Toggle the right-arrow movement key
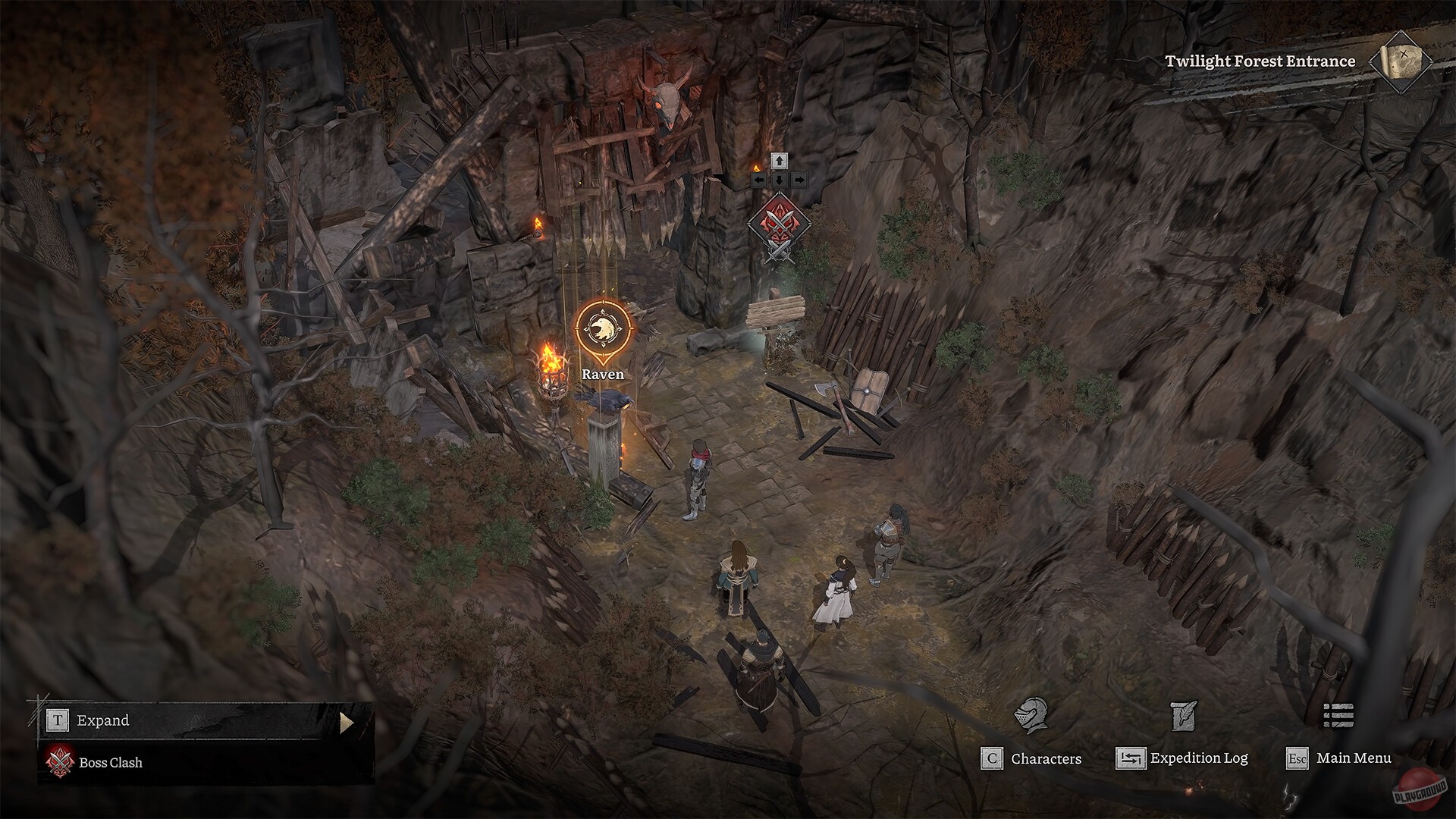Viewport: 1456px width, 819px height. [799, 180]
